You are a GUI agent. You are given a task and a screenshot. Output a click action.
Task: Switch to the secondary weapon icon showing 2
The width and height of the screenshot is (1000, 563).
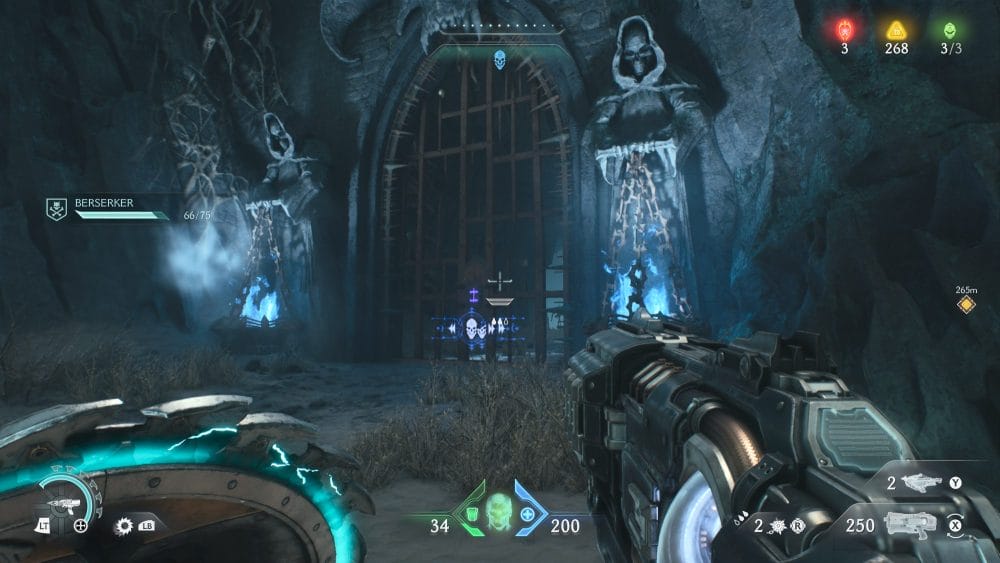(921, 483)
